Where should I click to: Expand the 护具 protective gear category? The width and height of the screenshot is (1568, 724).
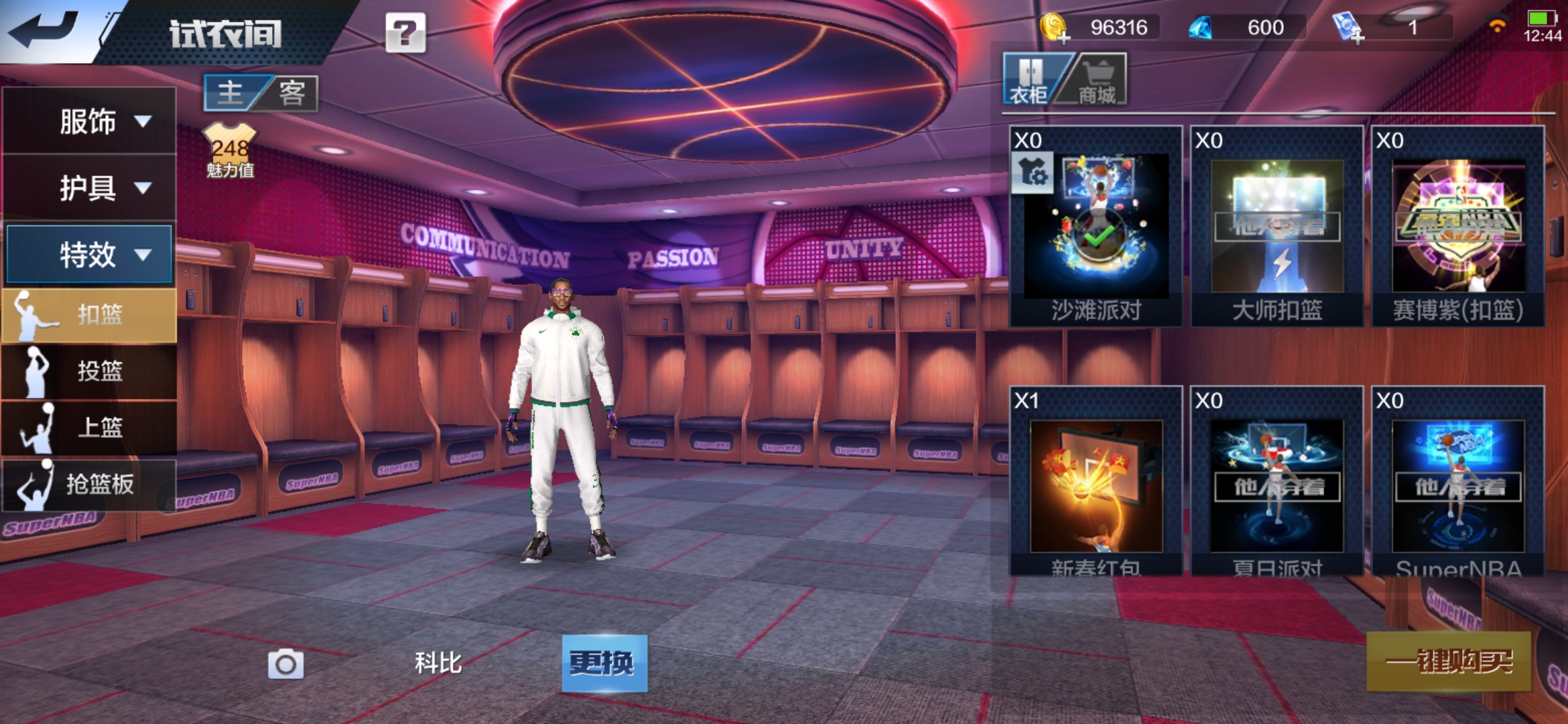tap(90, 188)
